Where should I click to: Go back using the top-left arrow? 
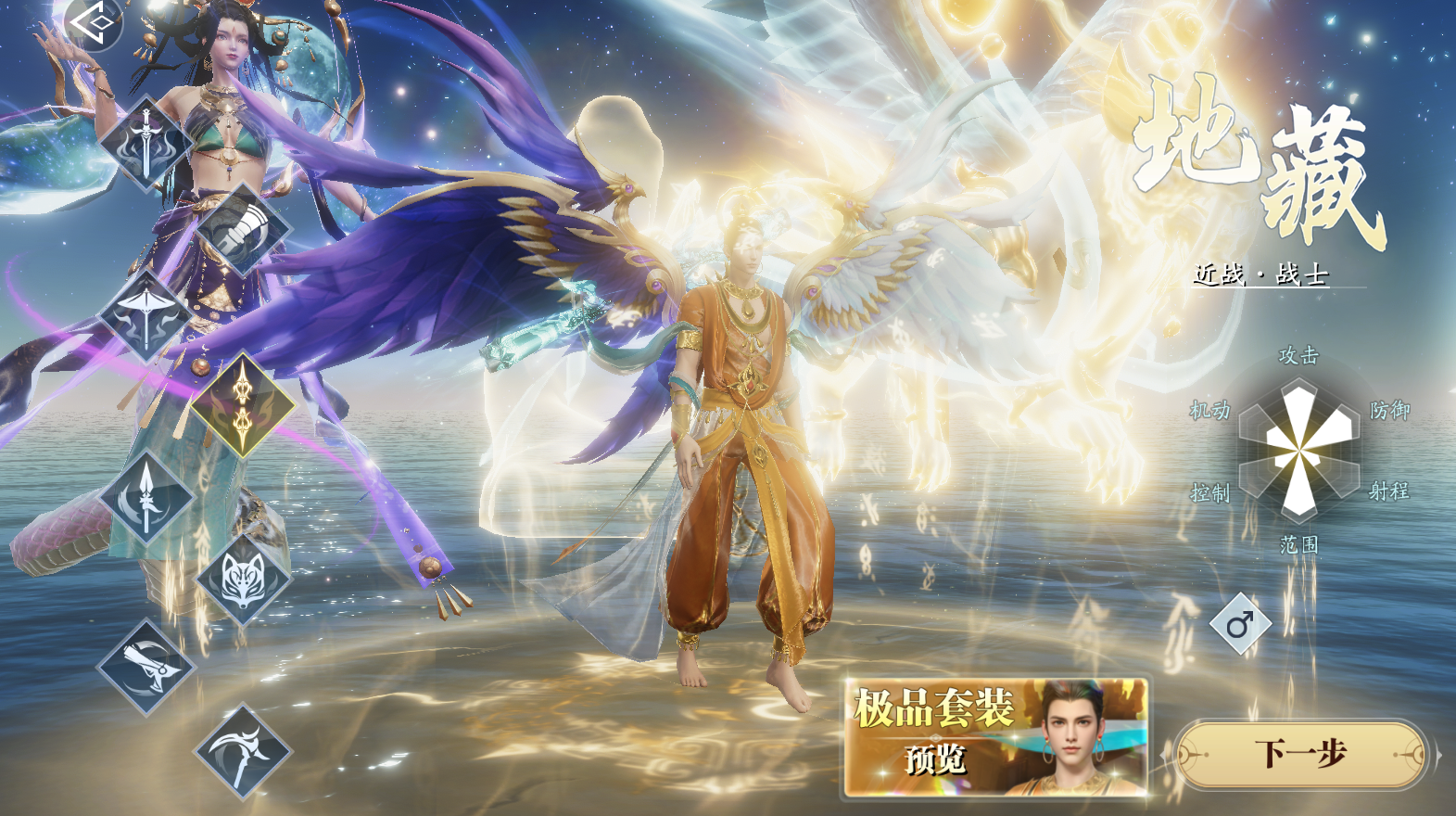(x=93, y=22)
